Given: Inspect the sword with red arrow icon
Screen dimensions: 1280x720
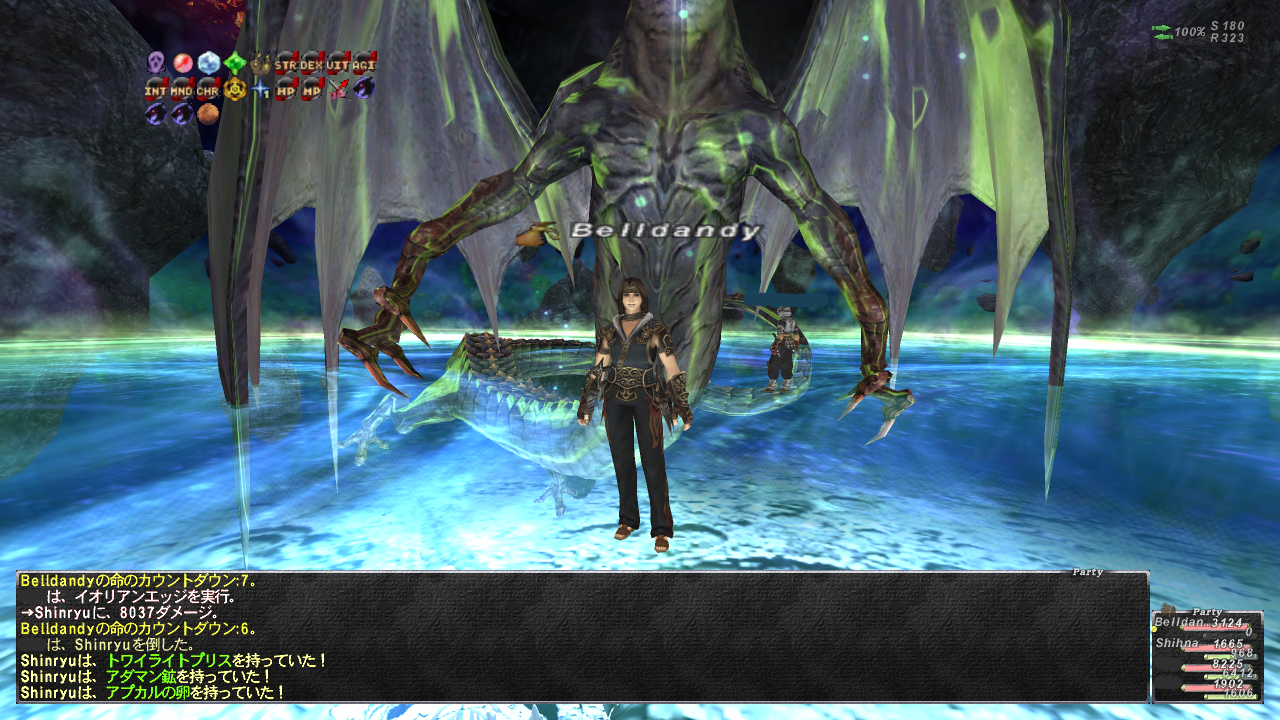Looking at the screenshot, I should (x=338, y=88).
